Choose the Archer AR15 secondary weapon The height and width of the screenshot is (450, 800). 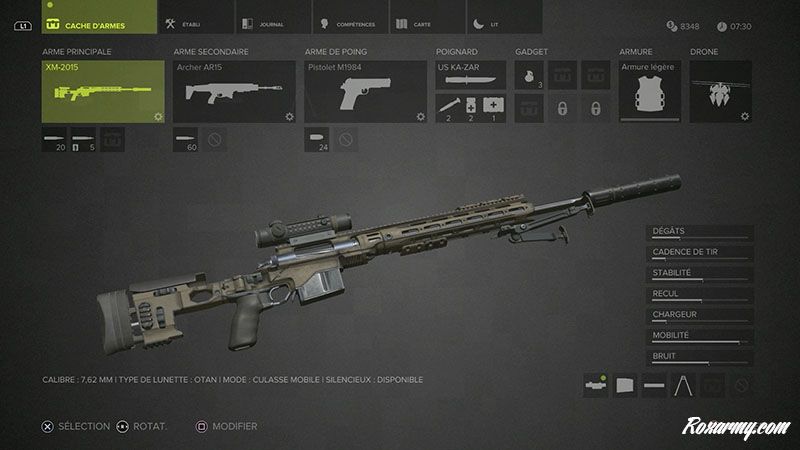235,92
